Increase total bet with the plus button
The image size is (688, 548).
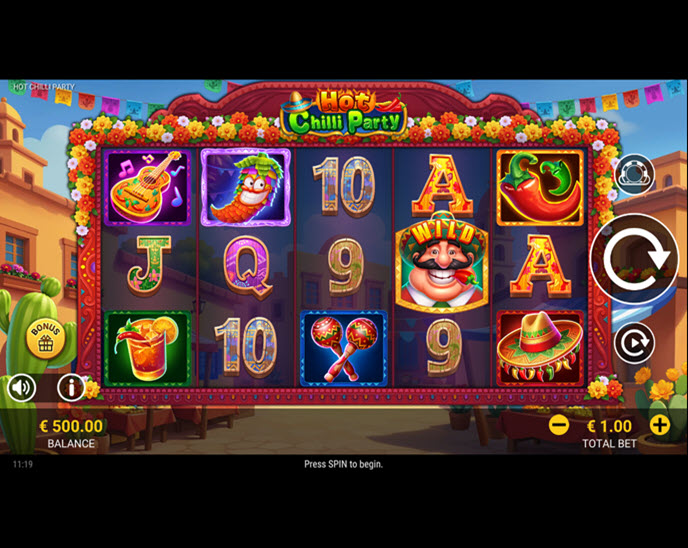660,425
